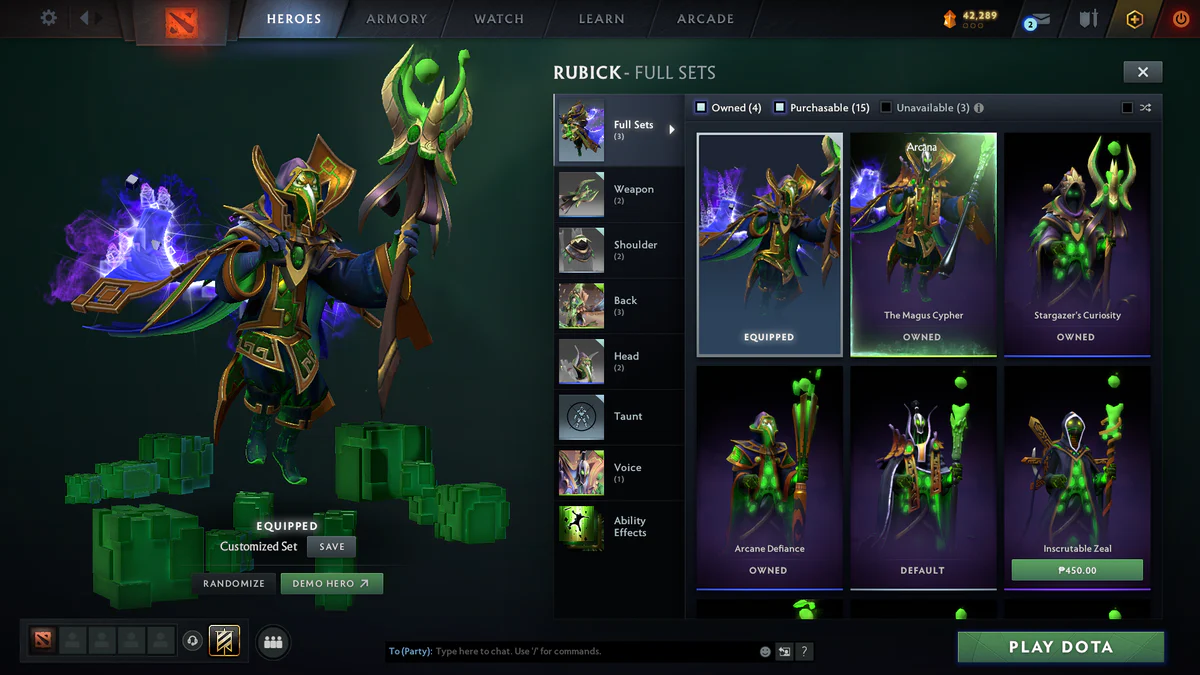The height and width of the screenshot is (675, 1200).
Task: Go to the Learn tab
Action: pos(602,19)
